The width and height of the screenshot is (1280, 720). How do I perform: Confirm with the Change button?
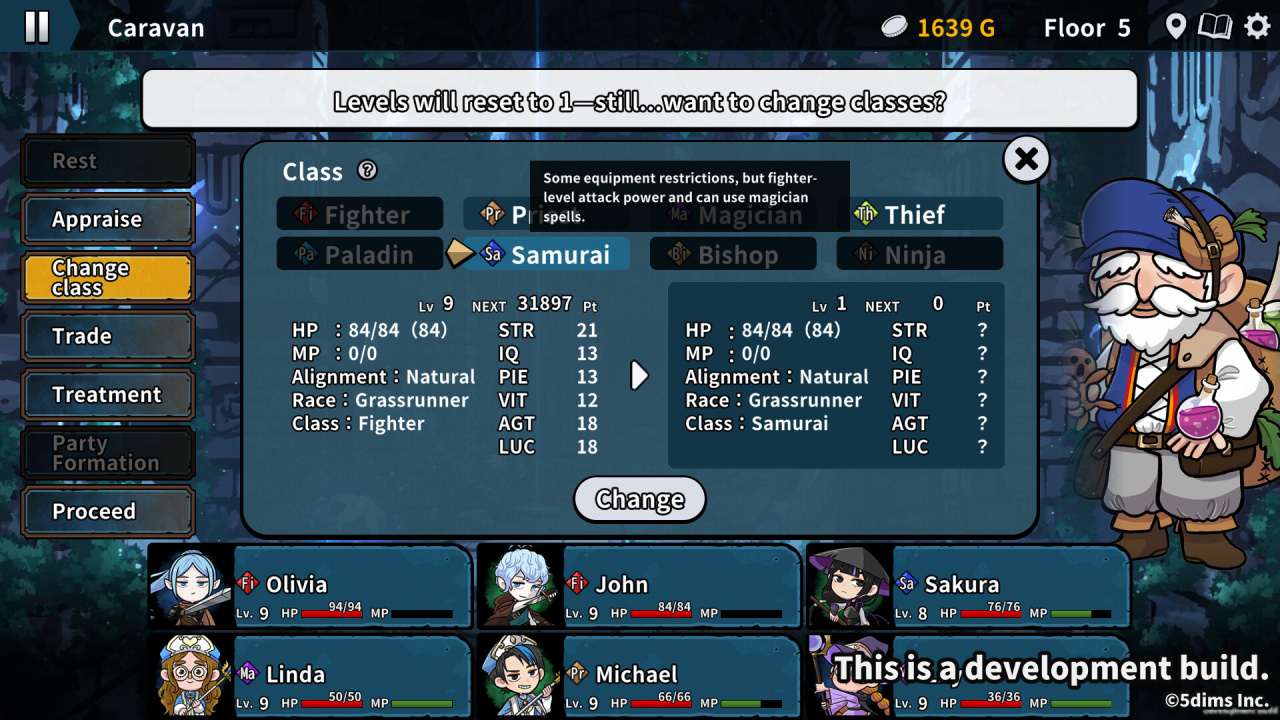point(640,499)
